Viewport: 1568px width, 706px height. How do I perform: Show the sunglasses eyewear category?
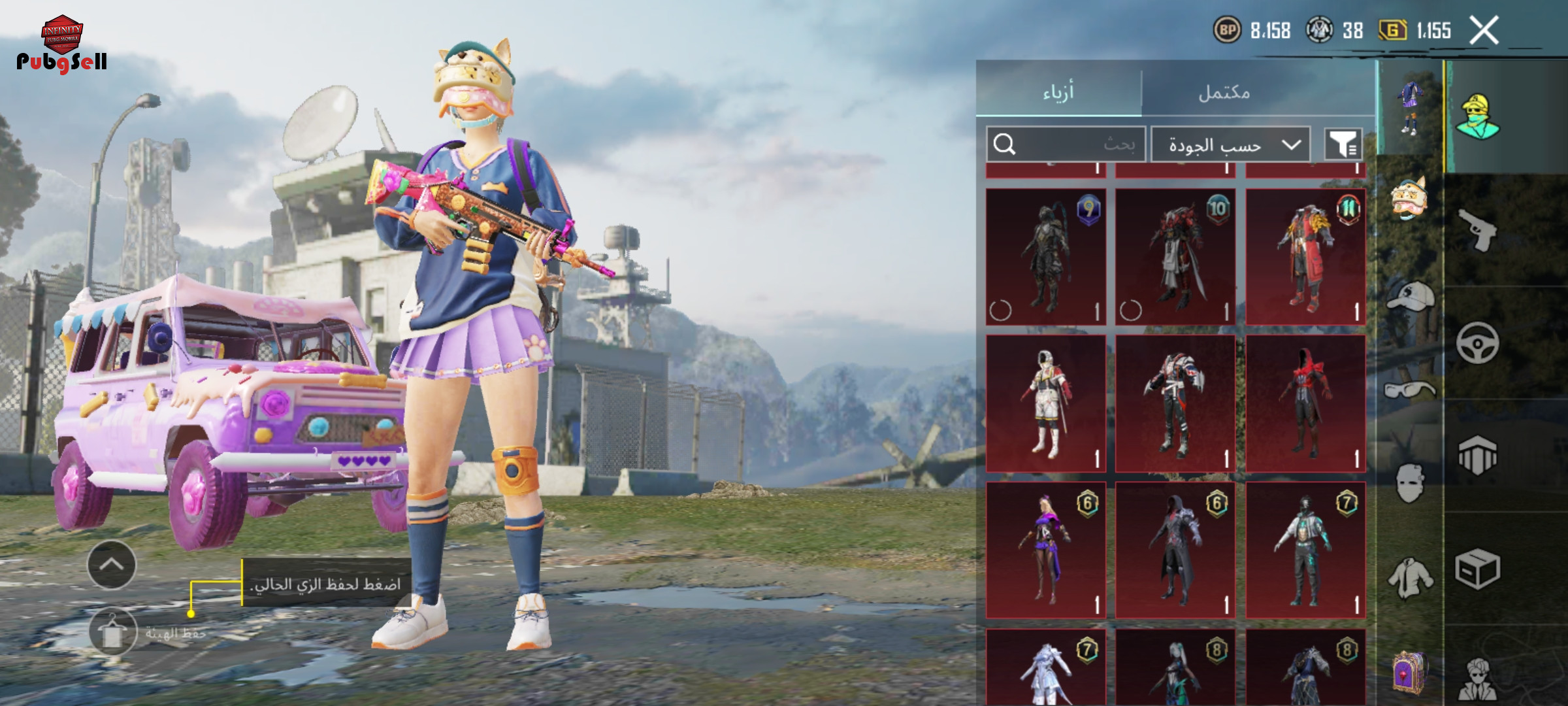point(1410,391)
